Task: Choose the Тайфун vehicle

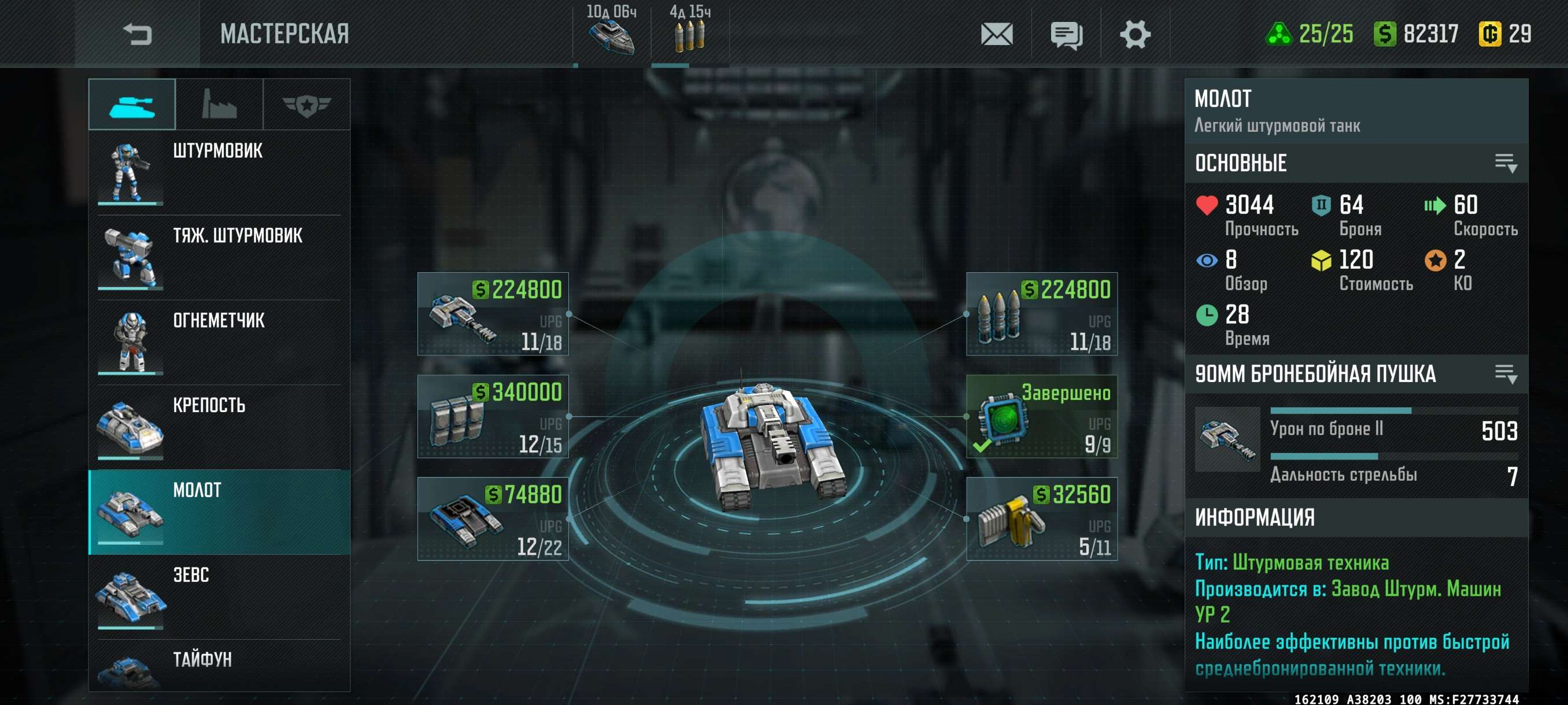Action: click(x=219, y=666)
